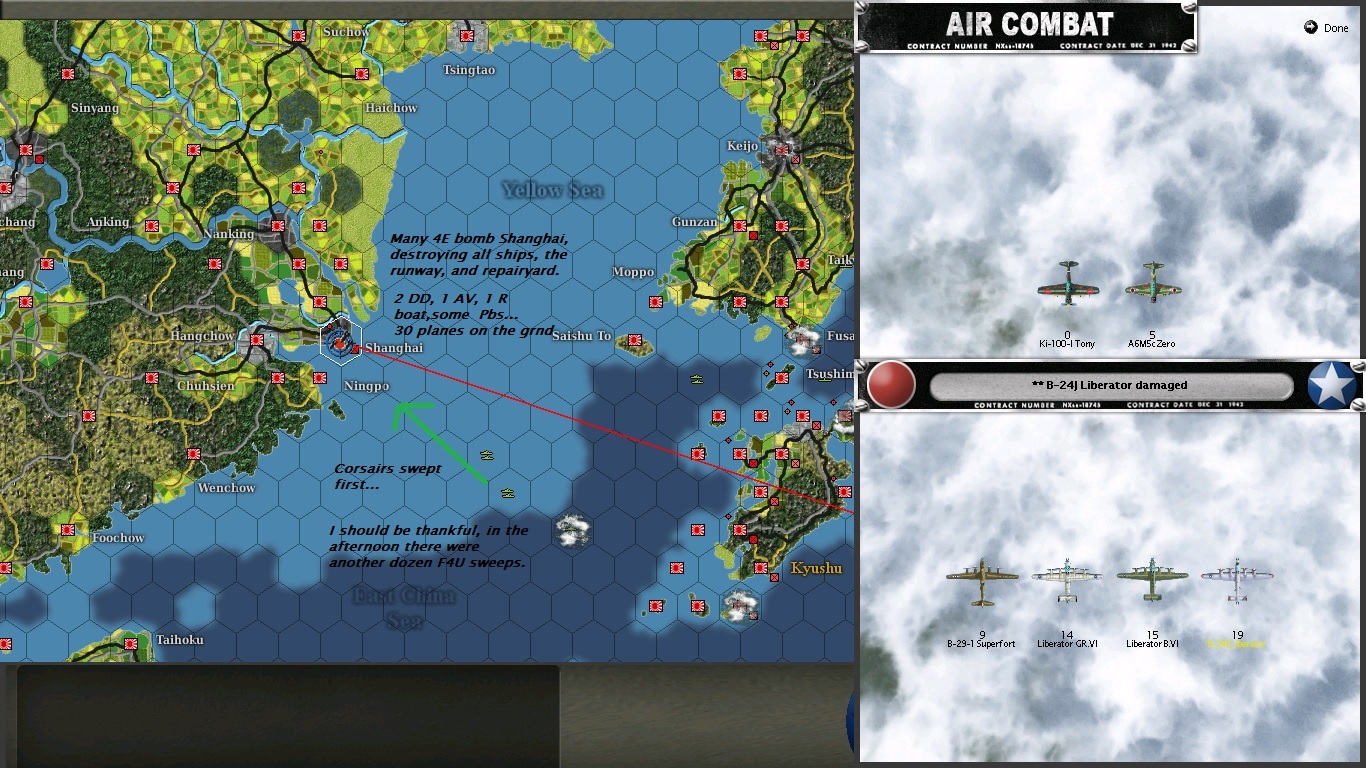Click the Japanese red sun roundel
Screen dimensions: 1366x768
[x=891, y=384]
